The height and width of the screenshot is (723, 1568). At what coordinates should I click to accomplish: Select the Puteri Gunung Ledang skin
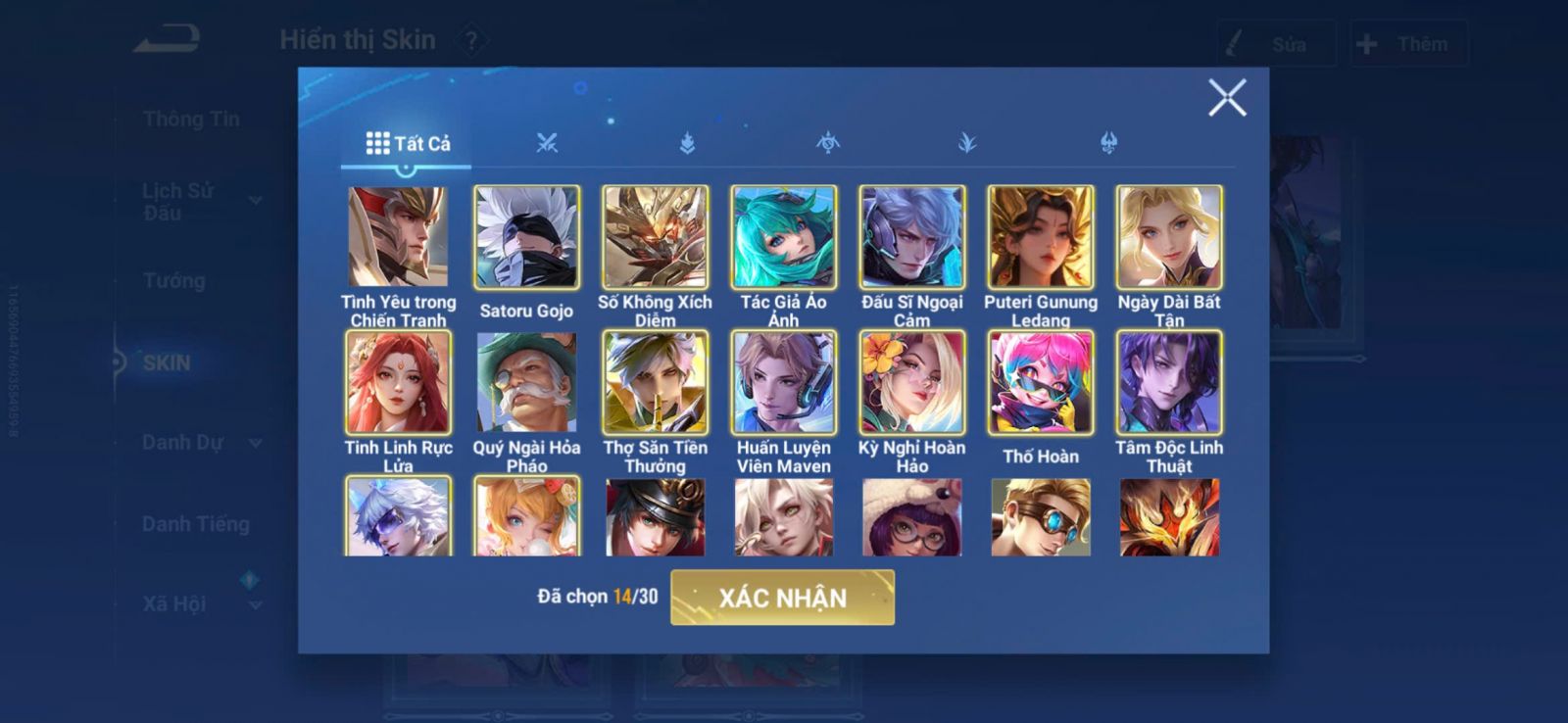tap(1040, 237)
